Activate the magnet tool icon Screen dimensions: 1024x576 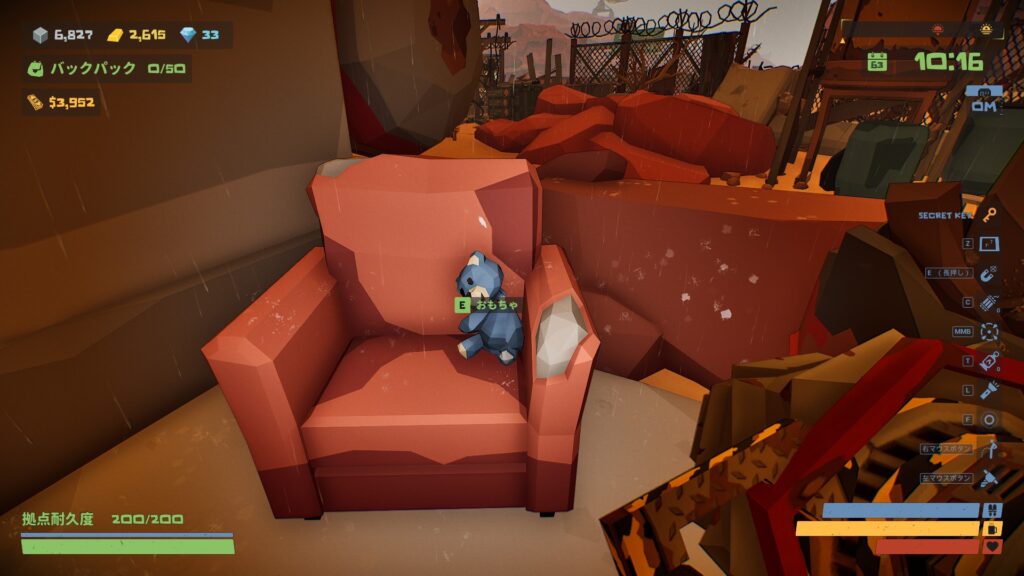(989, 273)
